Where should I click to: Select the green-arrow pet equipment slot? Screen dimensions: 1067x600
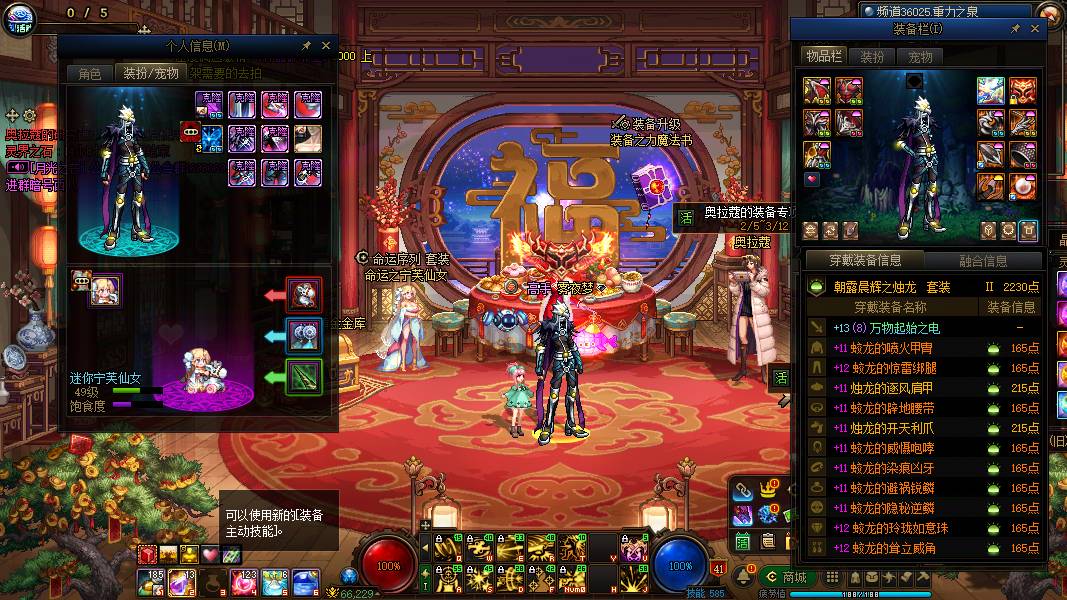coord(304,377)
